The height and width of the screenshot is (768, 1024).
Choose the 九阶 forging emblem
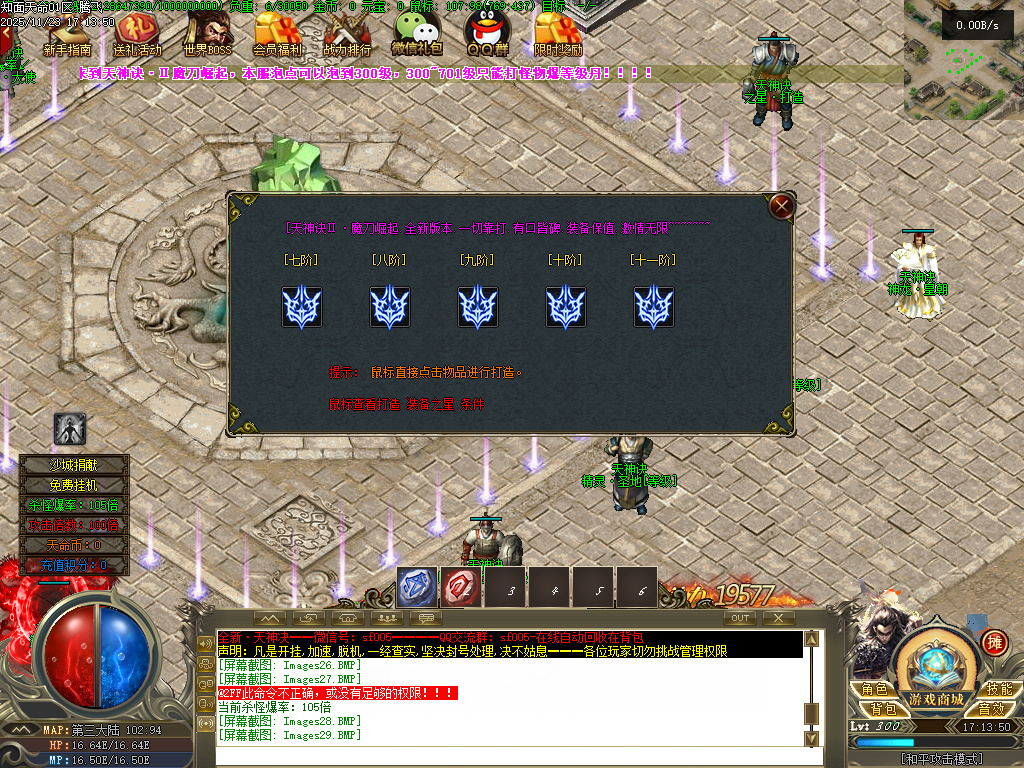(x=478, y=307)
